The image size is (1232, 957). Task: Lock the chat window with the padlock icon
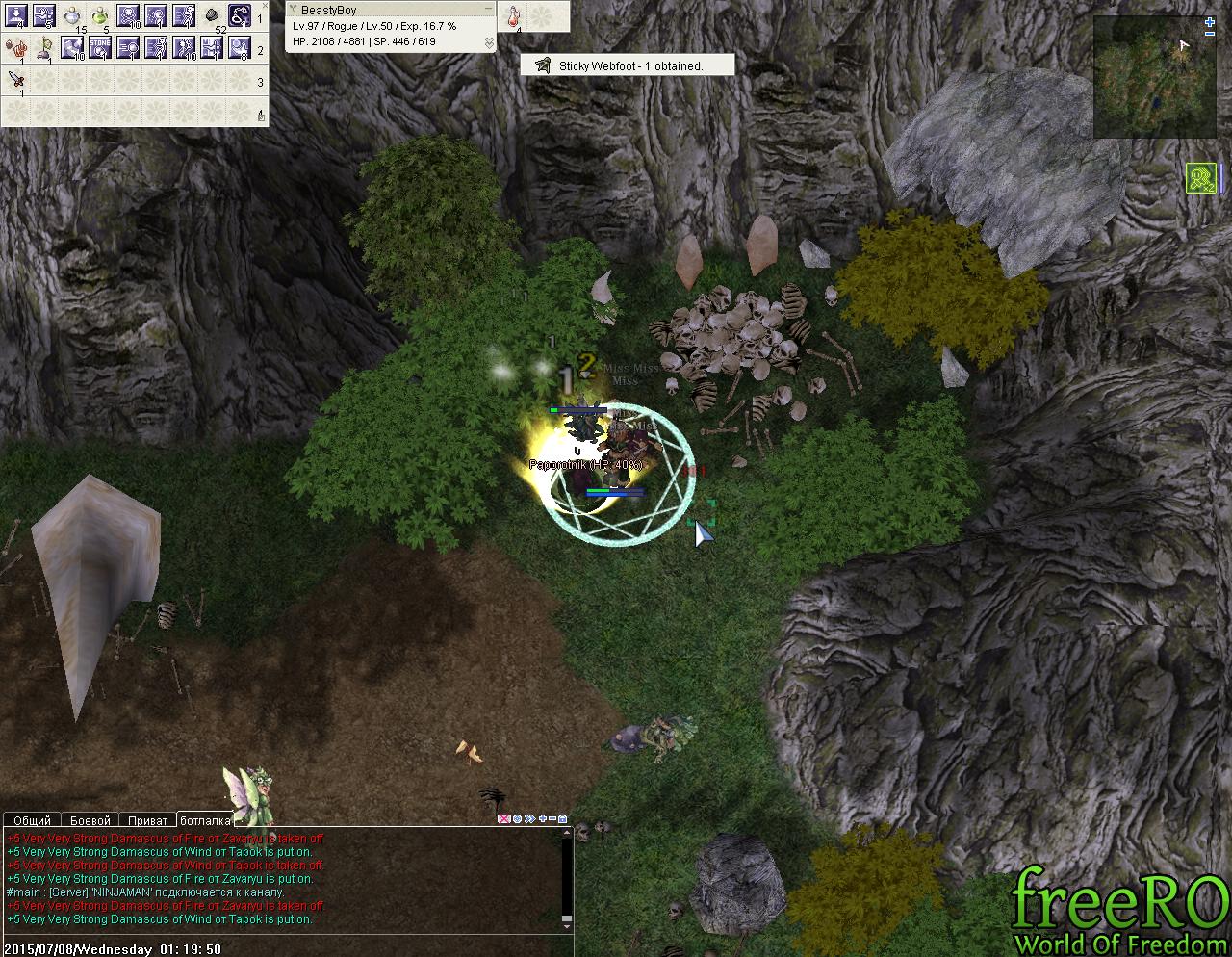pyautogui.click(x=563, y=819)
